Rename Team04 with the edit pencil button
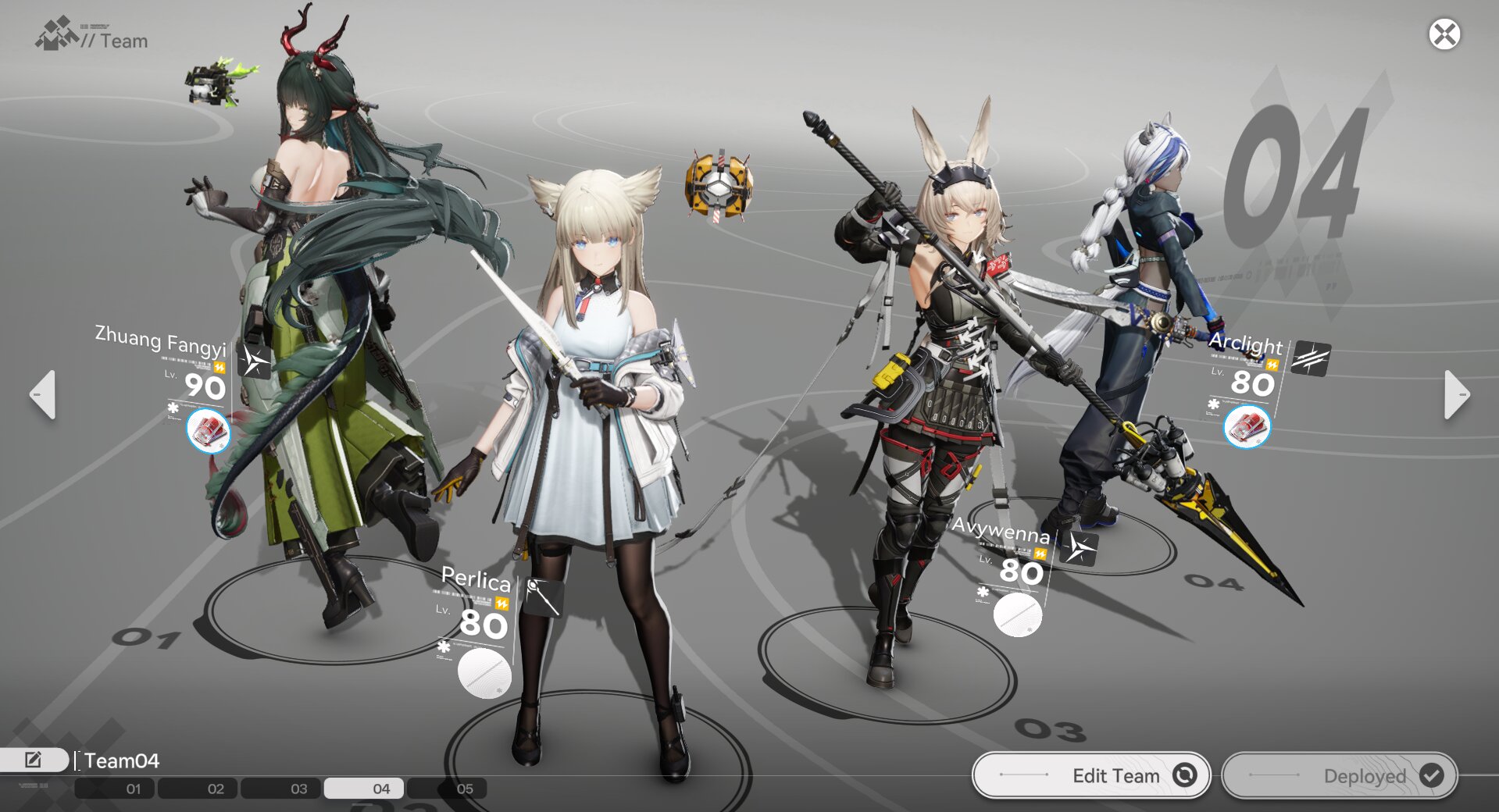The height and width of the screenshot is (812, 1499). pyautogui.click(x=34, y=760)
